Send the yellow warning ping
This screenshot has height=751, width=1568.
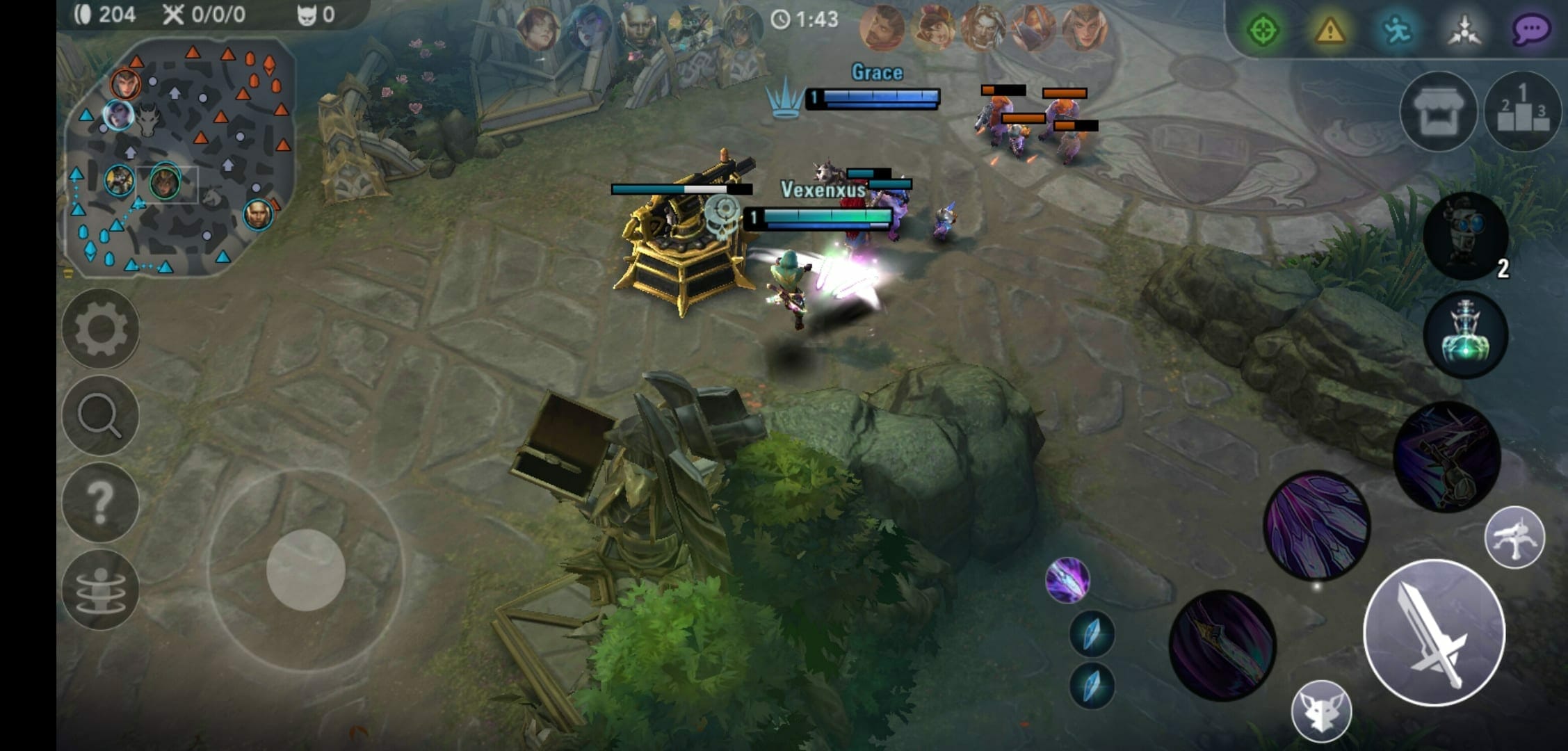coord(1329,30)
